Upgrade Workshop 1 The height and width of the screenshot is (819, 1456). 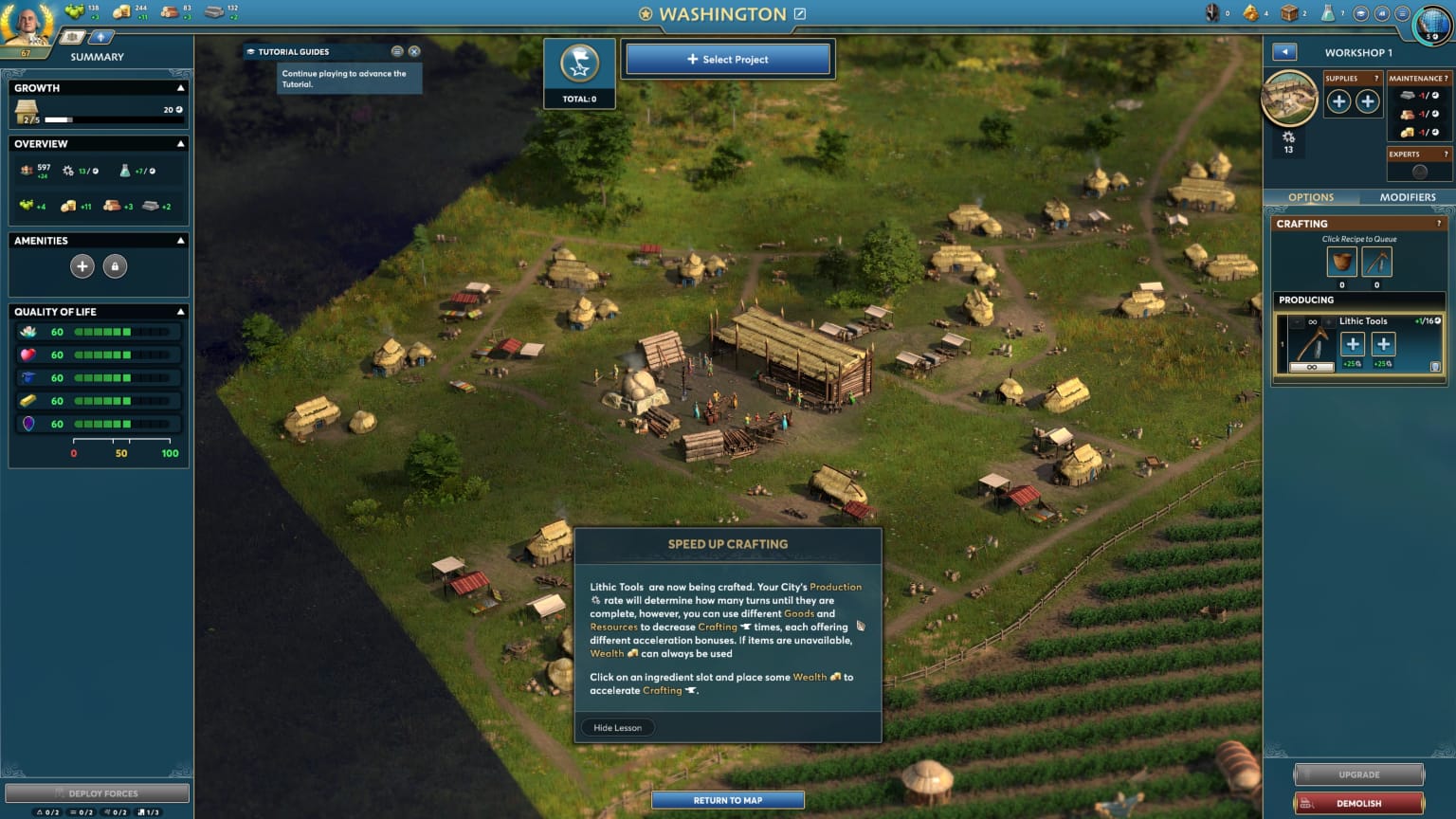1358,774
